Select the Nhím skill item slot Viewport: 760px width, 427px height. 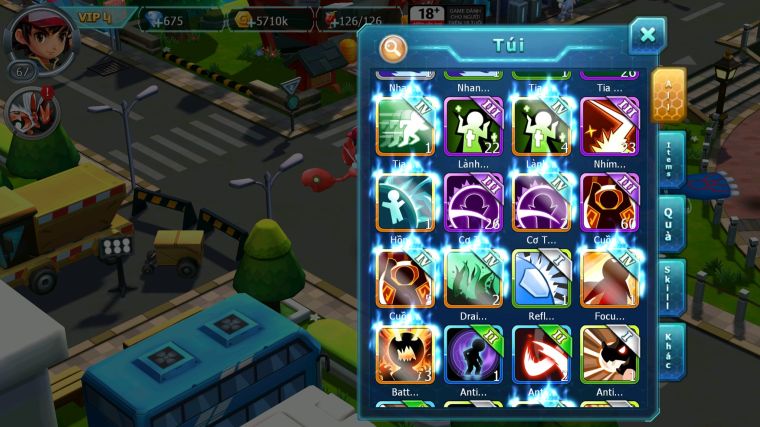tap(610, 127)
